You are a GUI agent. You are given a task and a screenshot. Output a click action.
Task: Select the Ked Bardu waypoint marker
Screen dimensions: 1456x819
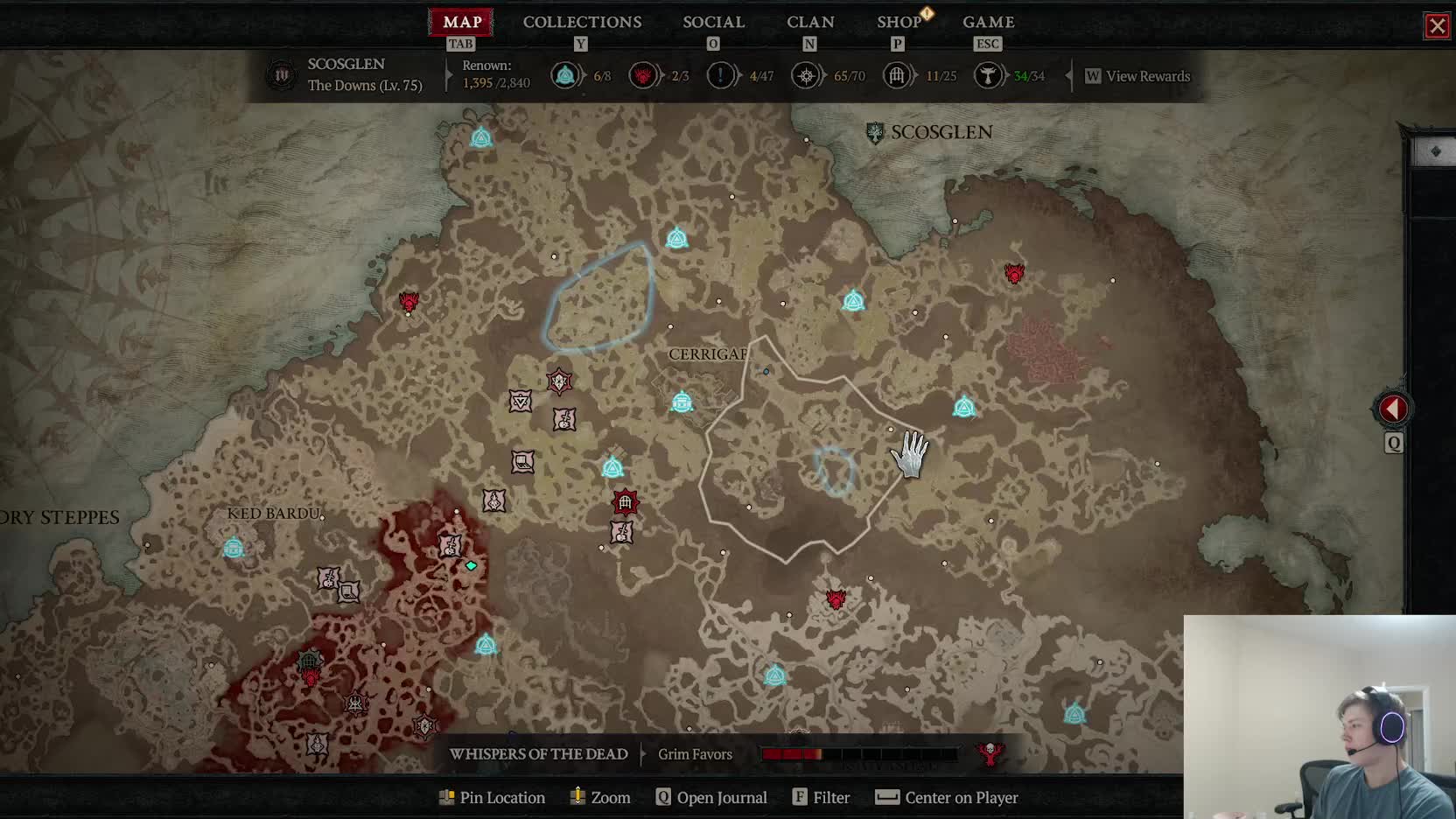[234, 548]
